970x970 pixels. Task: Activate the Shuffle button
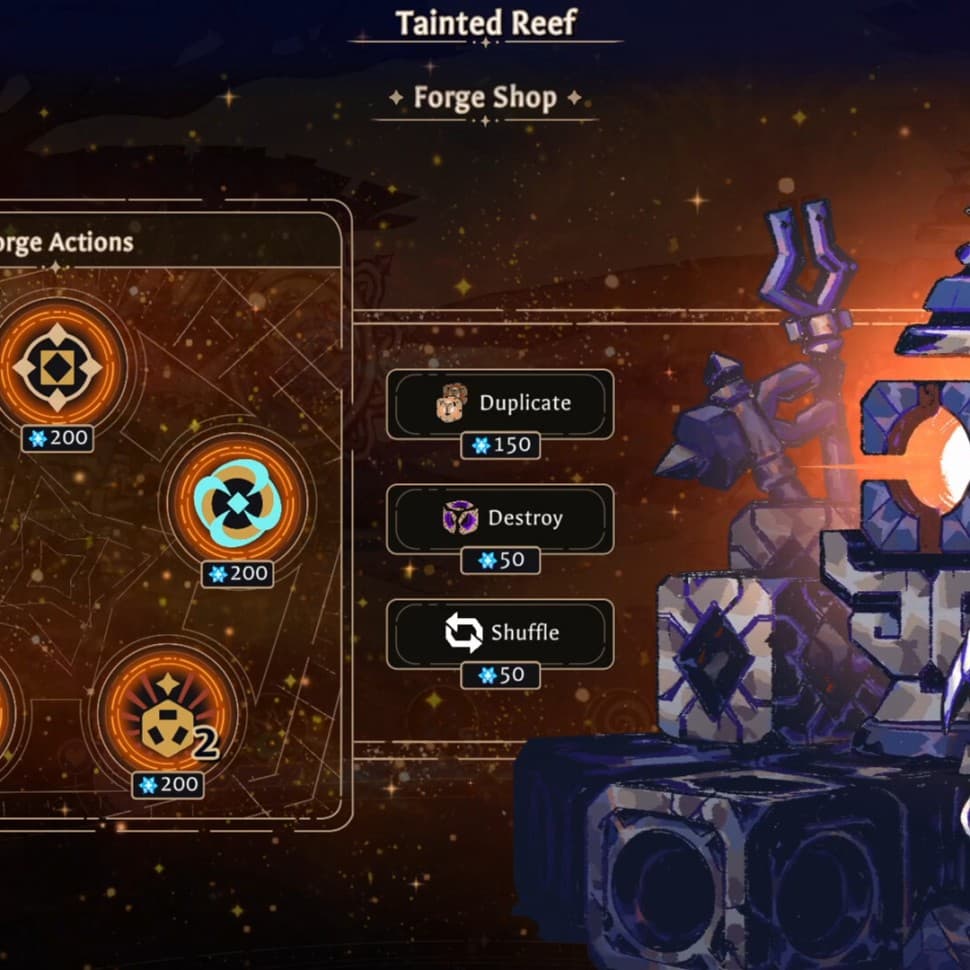tap(500, 633)
